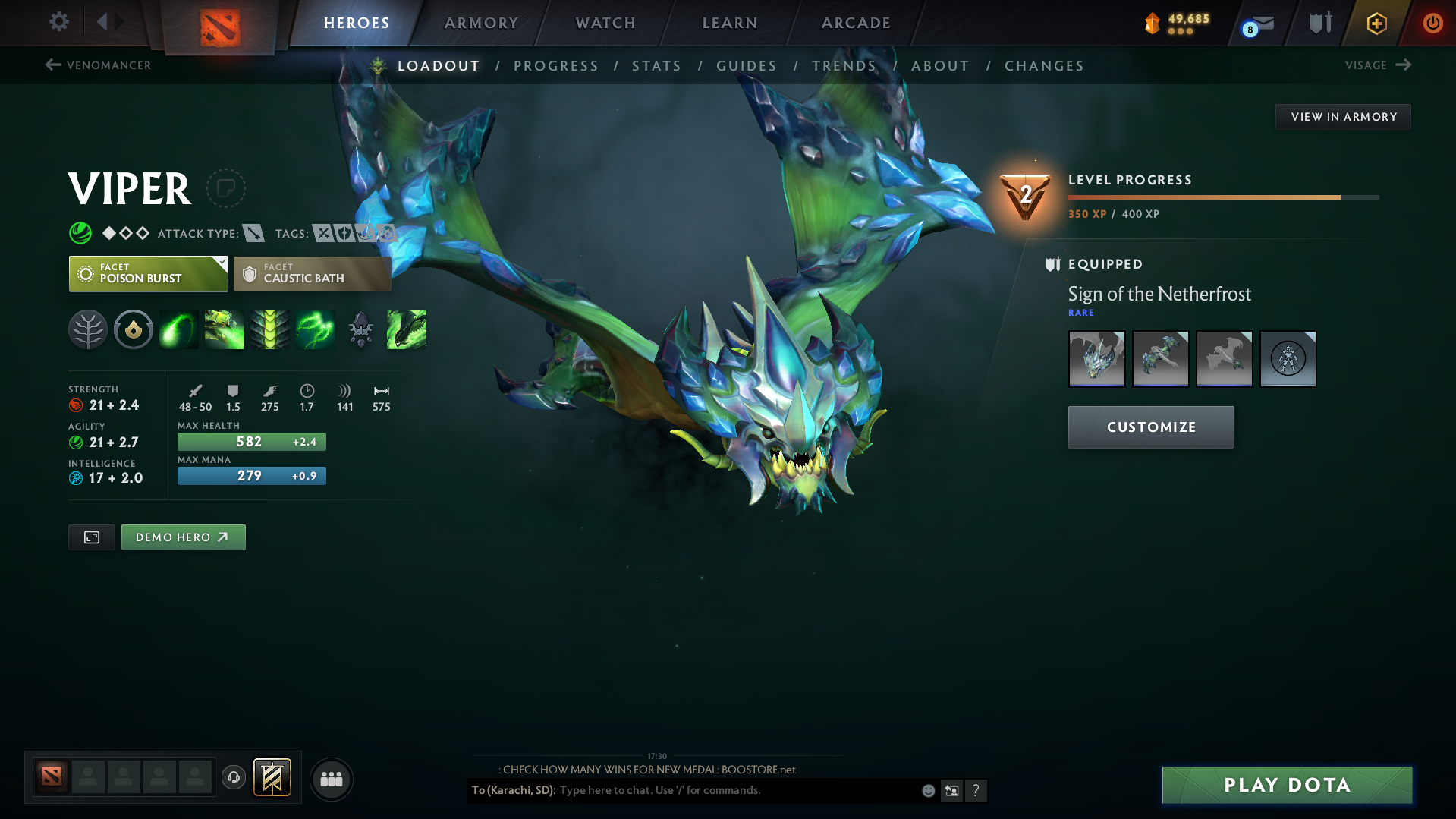This screenshot has width=1456, height=819.
Task: Click the CUSTOMIZE button
Action: pyautogui.click(x=1150, y=427)
